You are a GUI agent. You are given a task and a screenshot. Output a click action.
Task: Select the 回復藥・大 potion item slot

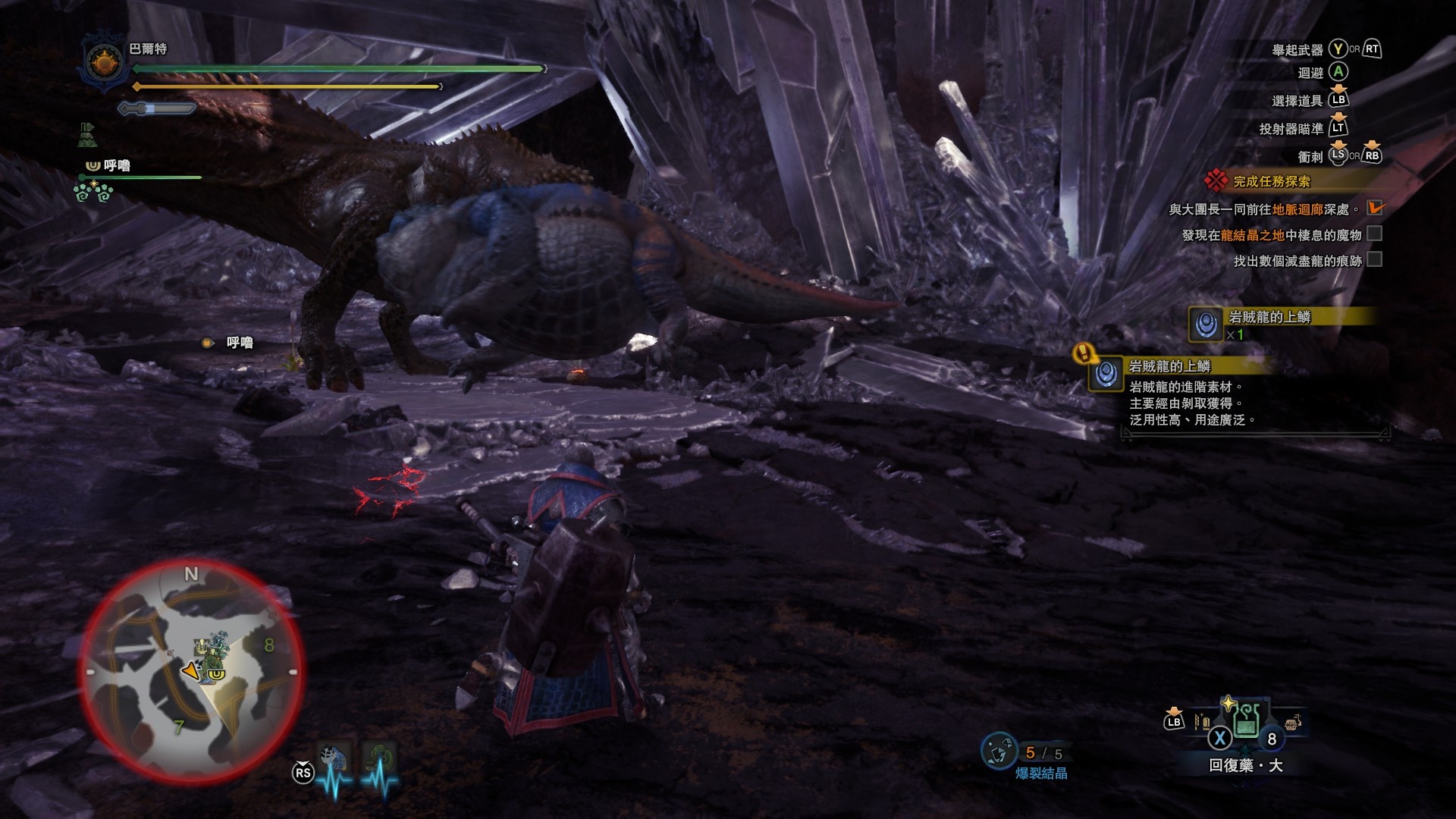(1247, 720)
